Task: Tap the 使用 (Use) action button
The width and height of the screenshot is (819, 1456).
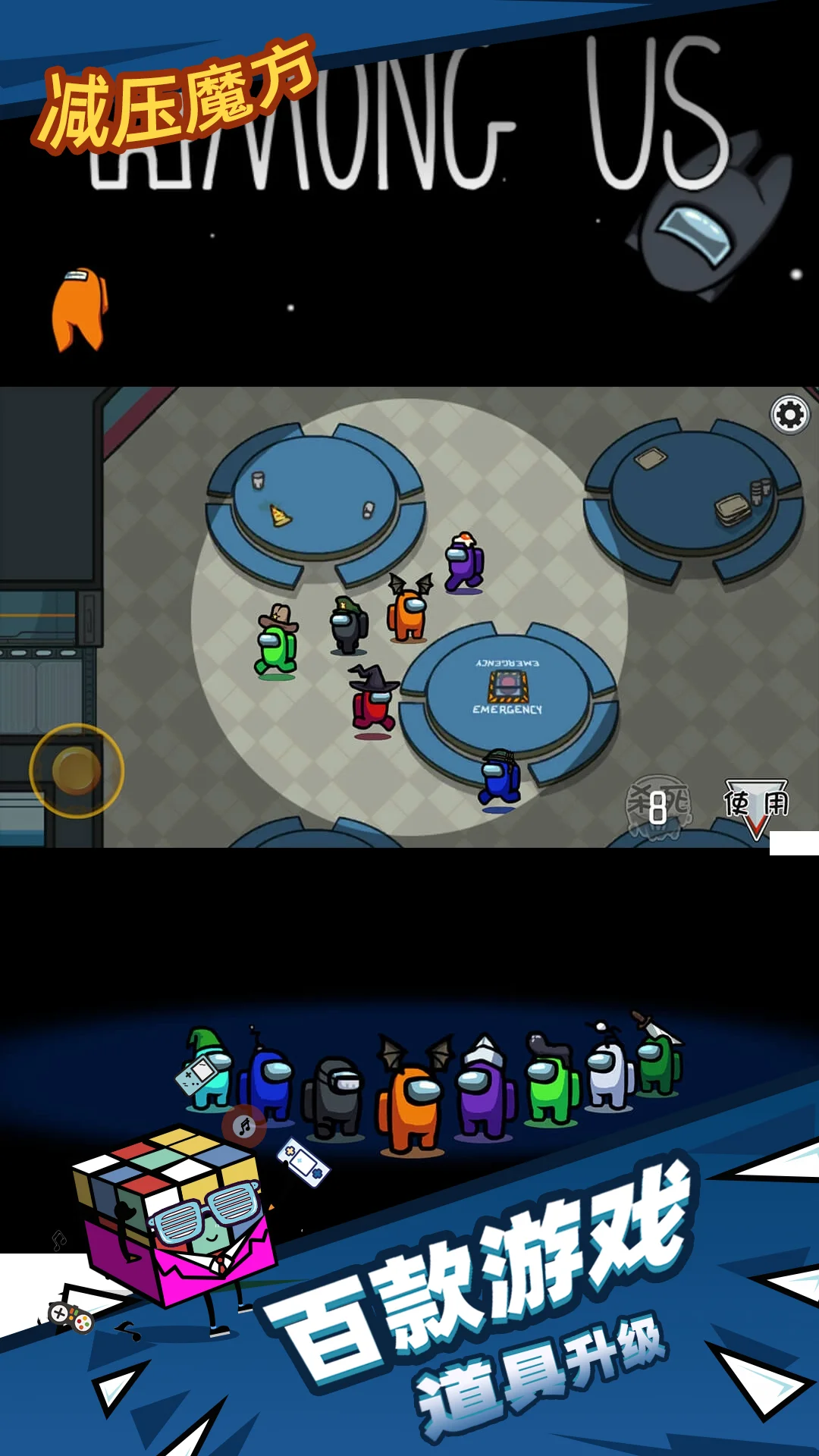Action: pos(755,805)
